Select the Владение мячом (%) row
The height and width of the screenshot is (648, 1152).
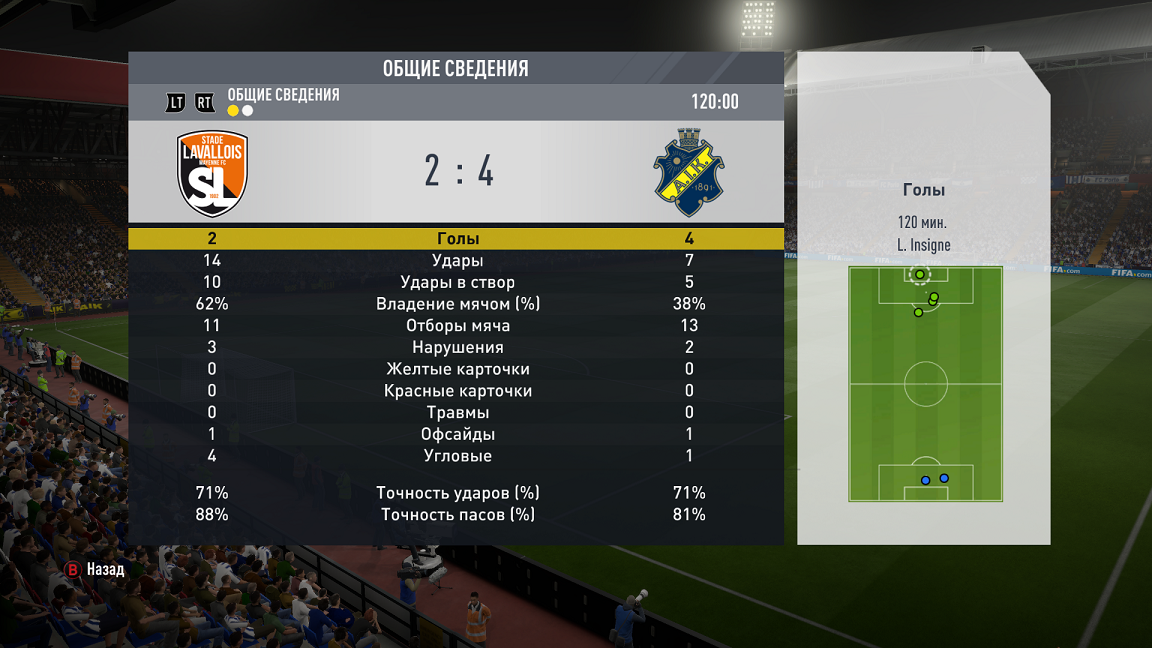click(457, 304)
